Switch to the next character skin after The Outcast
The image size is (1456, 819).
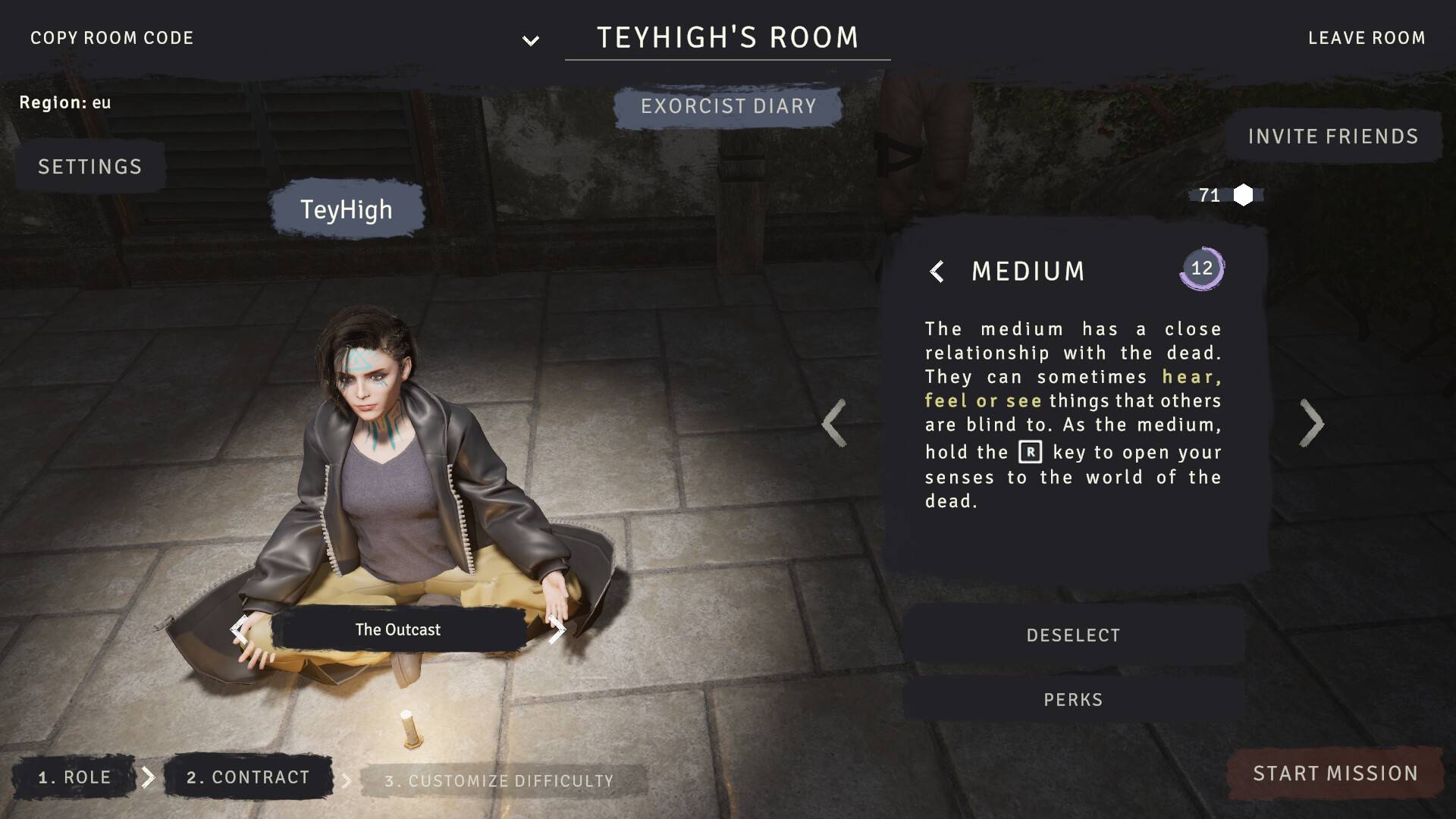pyautogui.click(x=557, y=629)
